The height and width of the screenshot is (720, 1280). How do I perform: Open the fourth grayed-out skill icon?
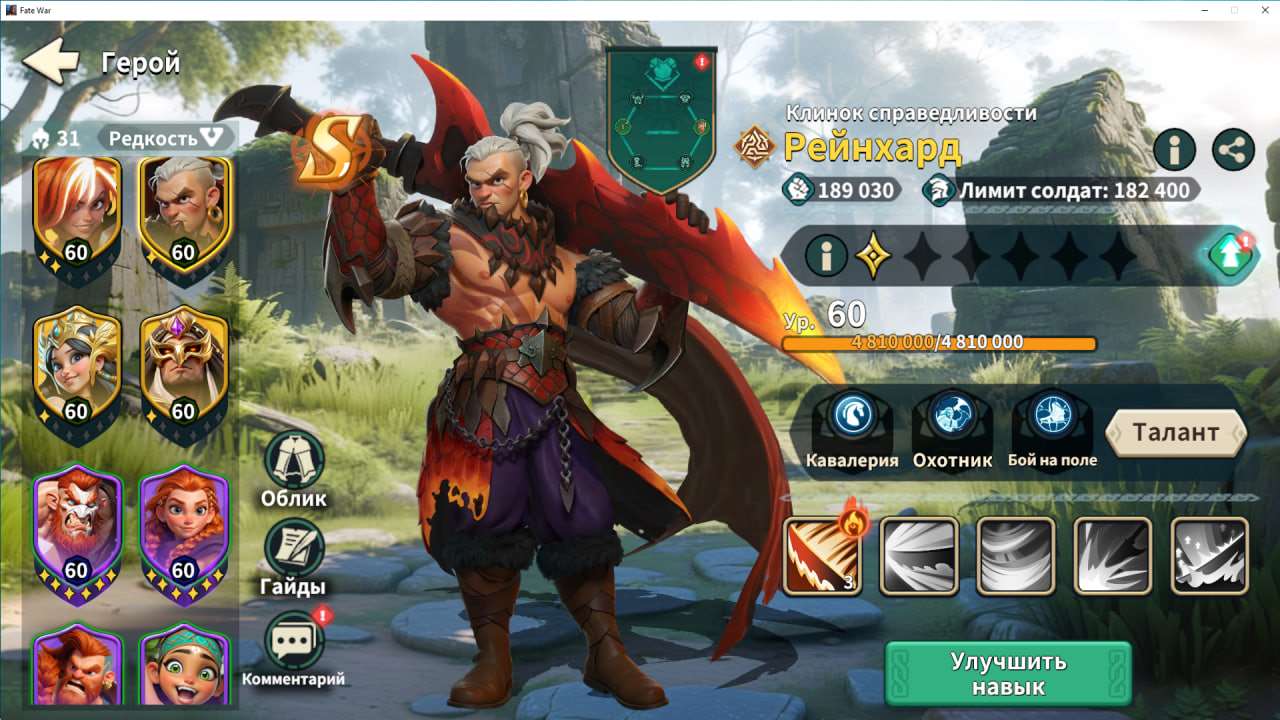(x=1113, y=556)
